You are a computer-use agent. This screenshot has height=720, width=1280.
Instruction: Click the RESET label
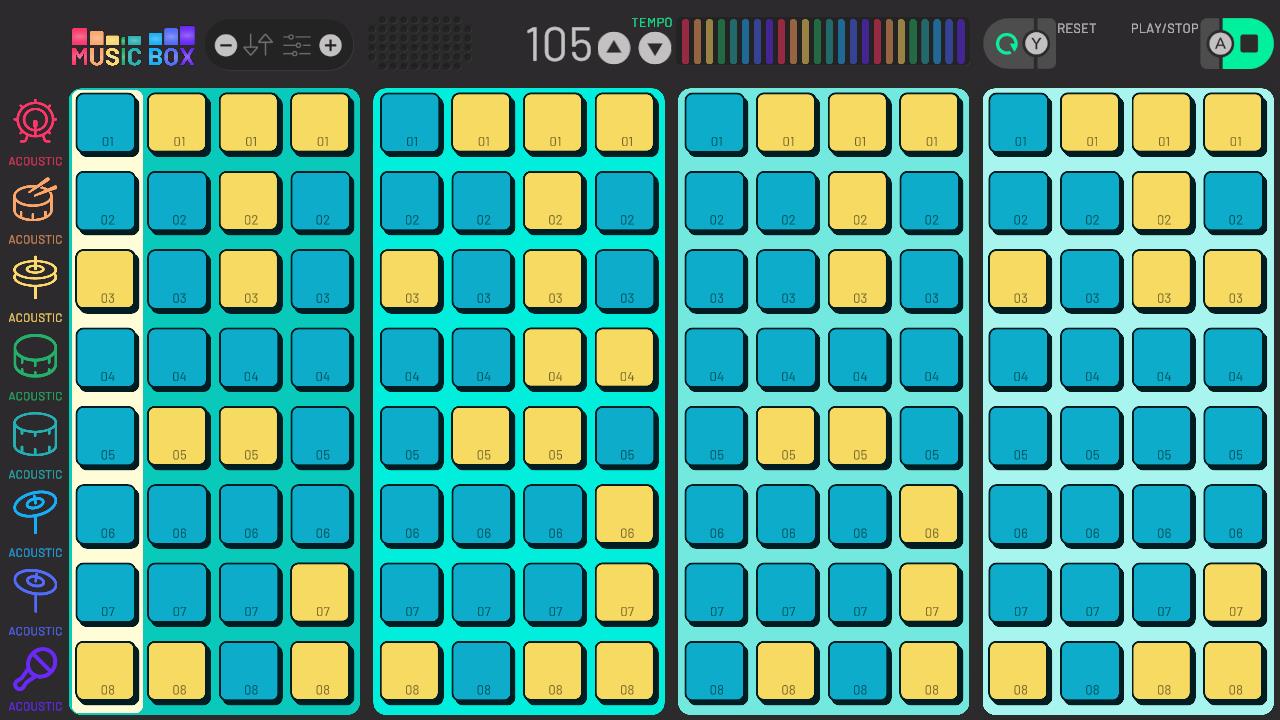point(1076,28)
